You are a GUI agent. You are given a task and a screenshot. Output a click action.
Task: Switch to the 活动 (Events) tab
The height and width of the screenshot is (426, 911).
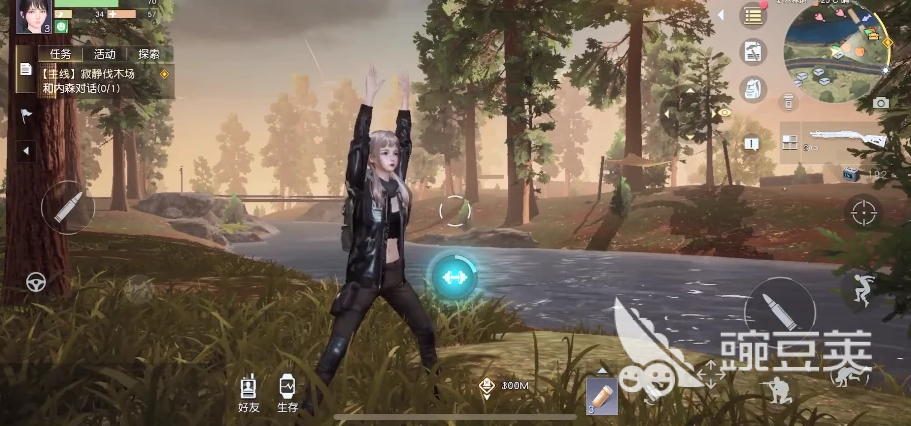[104, 54]
